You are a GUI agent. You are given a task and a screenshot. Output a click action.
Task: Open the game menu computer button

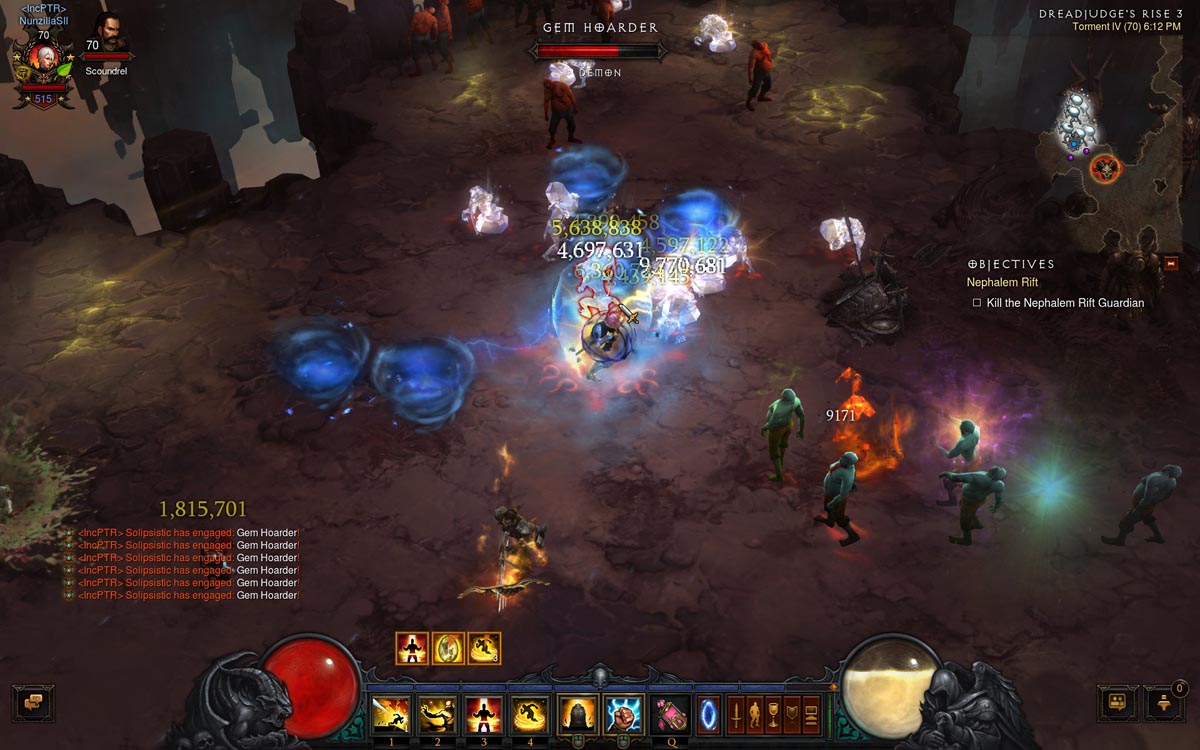(x=811, y=715)
